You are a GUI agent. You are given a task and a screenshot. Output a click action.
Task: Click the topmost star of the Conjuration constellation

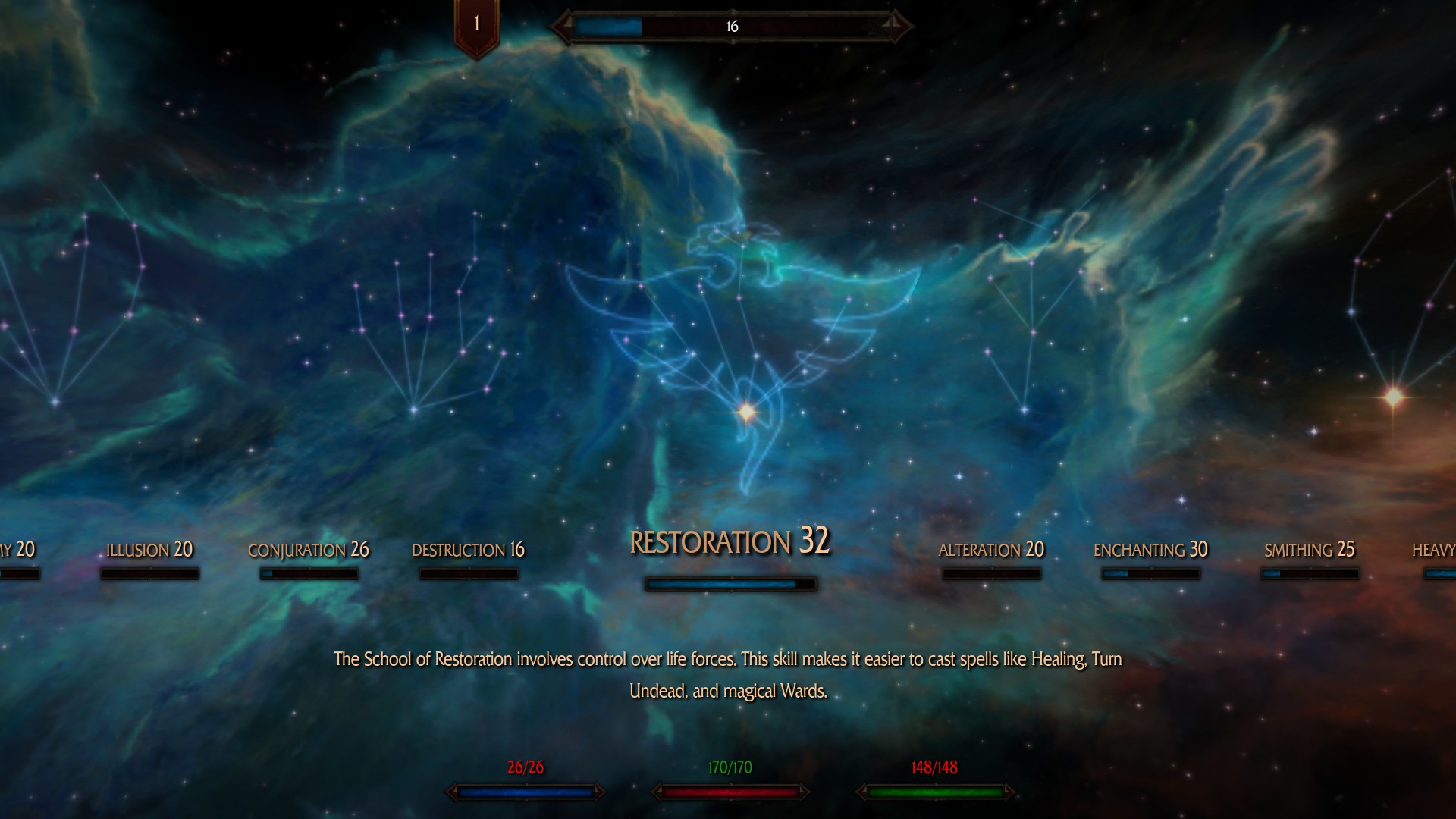coord(474,212)
